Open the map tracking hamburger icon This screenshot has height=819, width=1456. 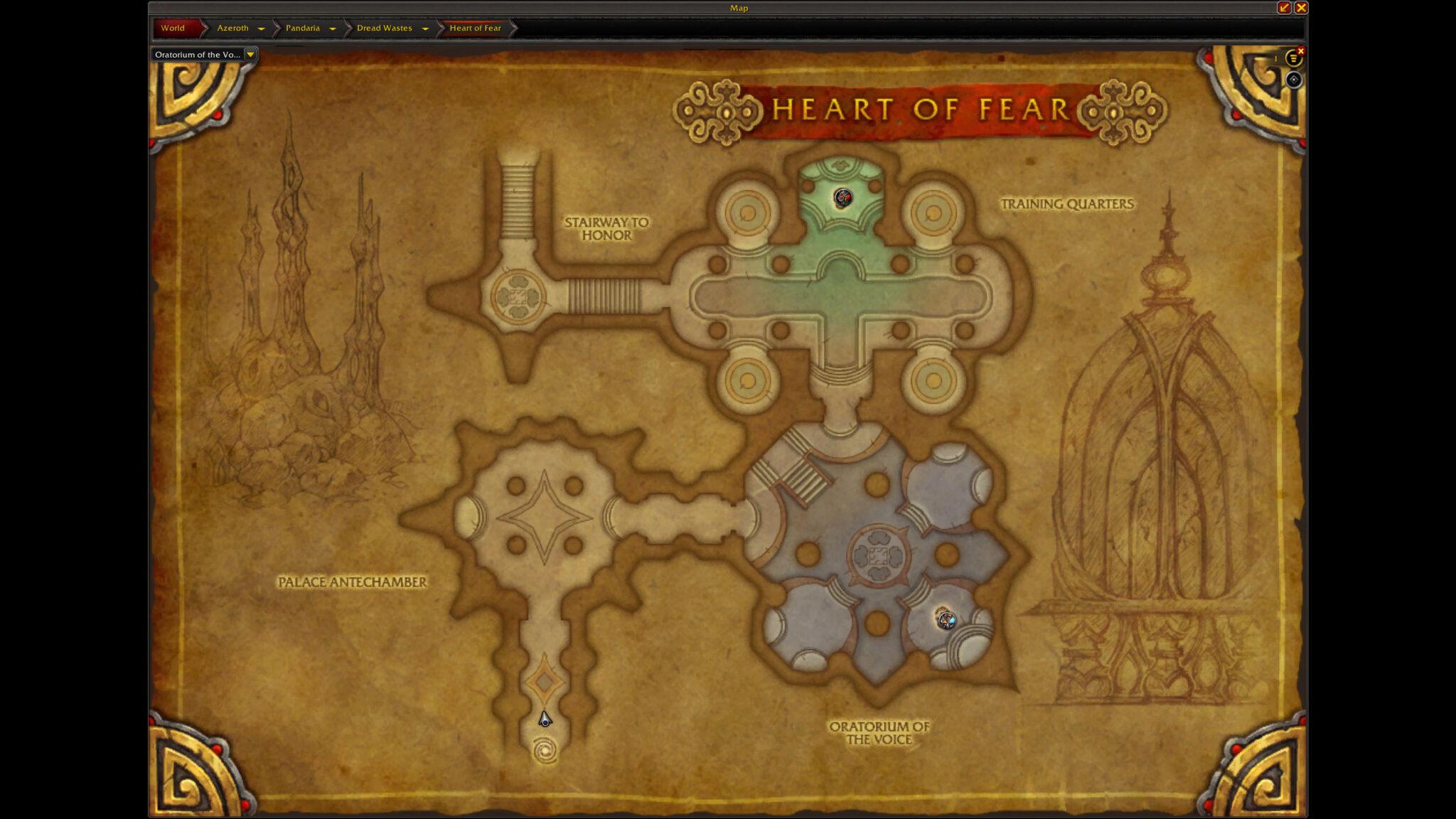(1294, 58)
